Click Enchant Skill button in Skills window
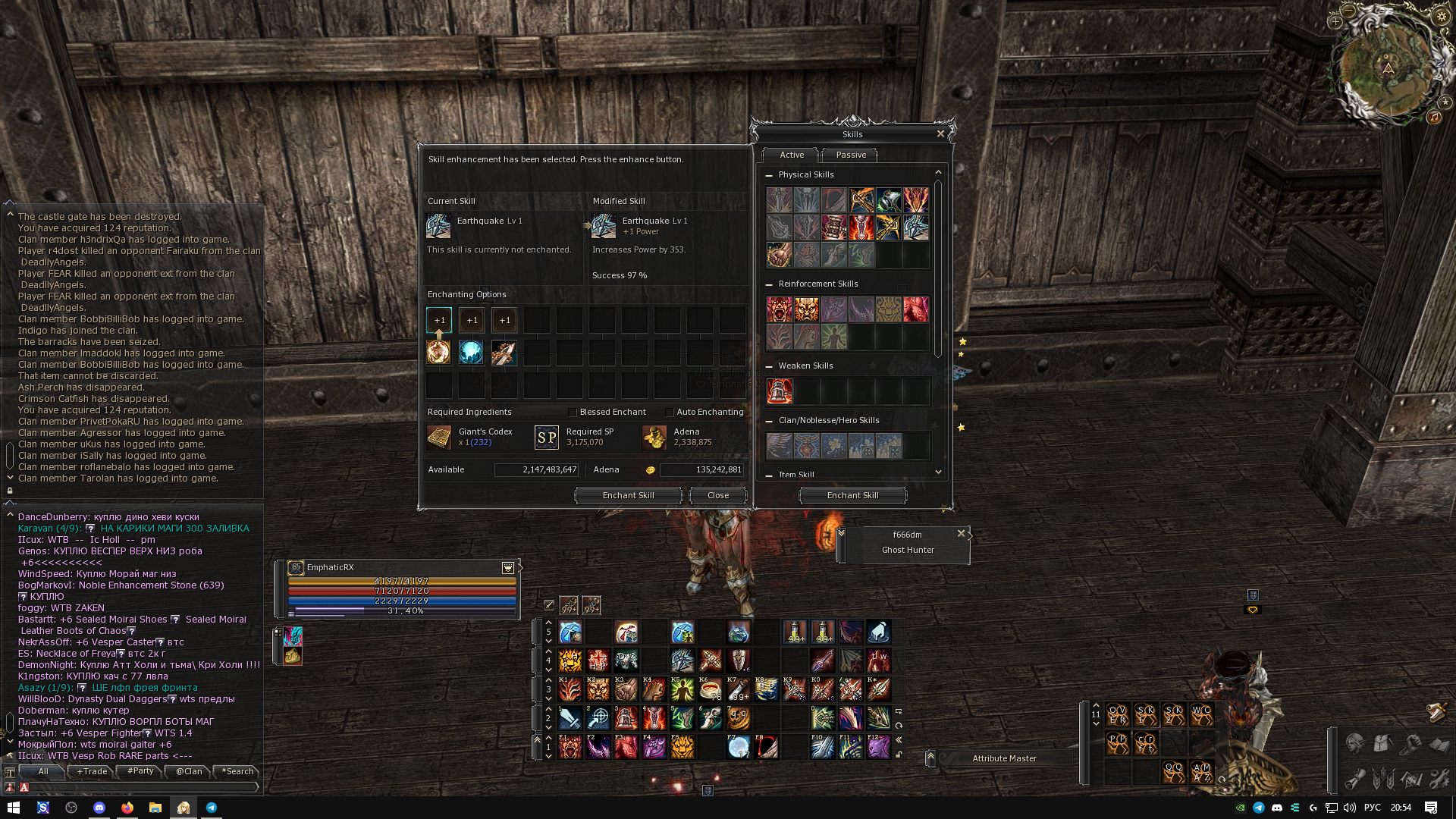 click(x=852, y=495)
